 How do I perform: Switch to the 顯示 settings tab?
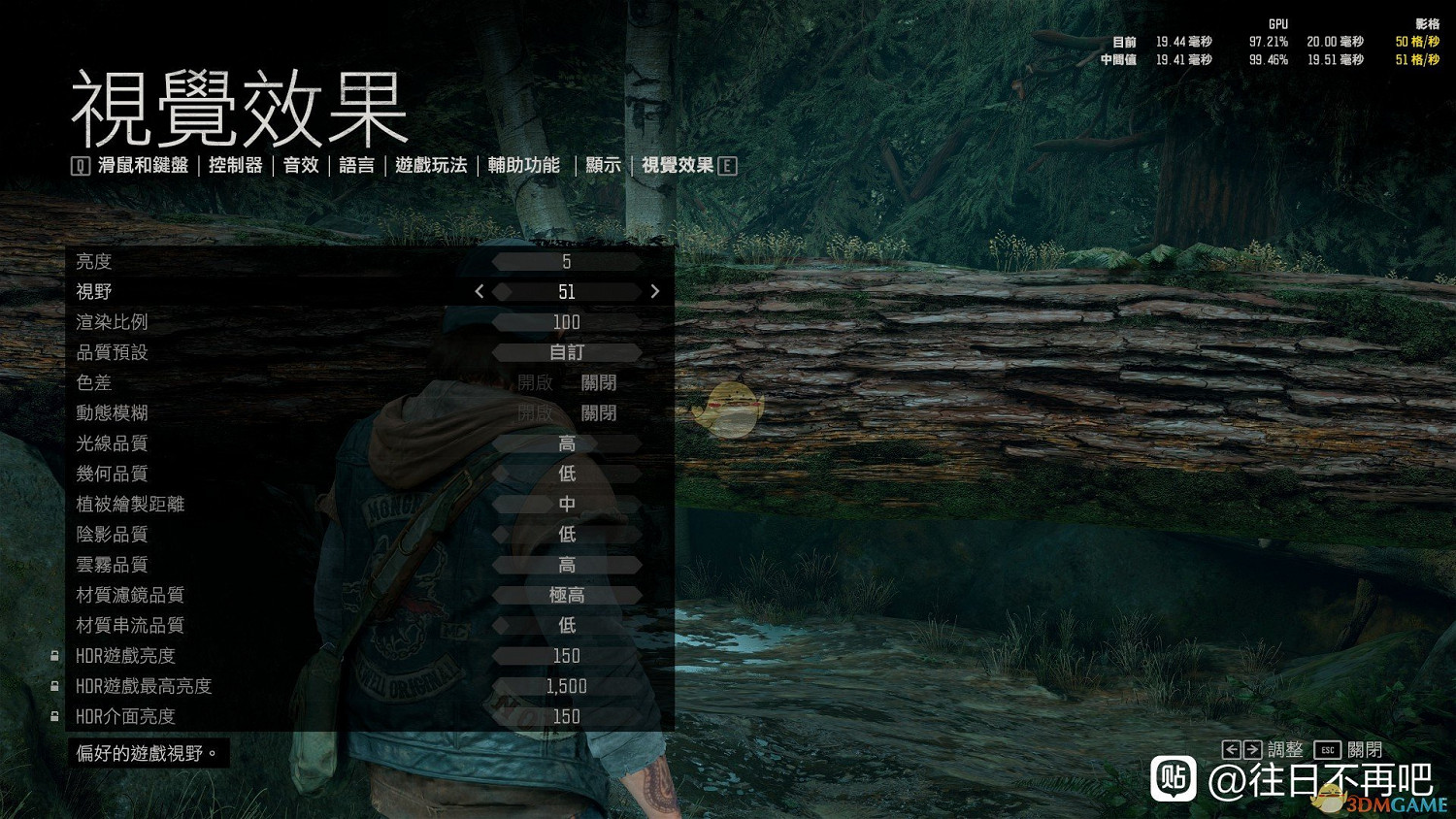tap(602, 165)
